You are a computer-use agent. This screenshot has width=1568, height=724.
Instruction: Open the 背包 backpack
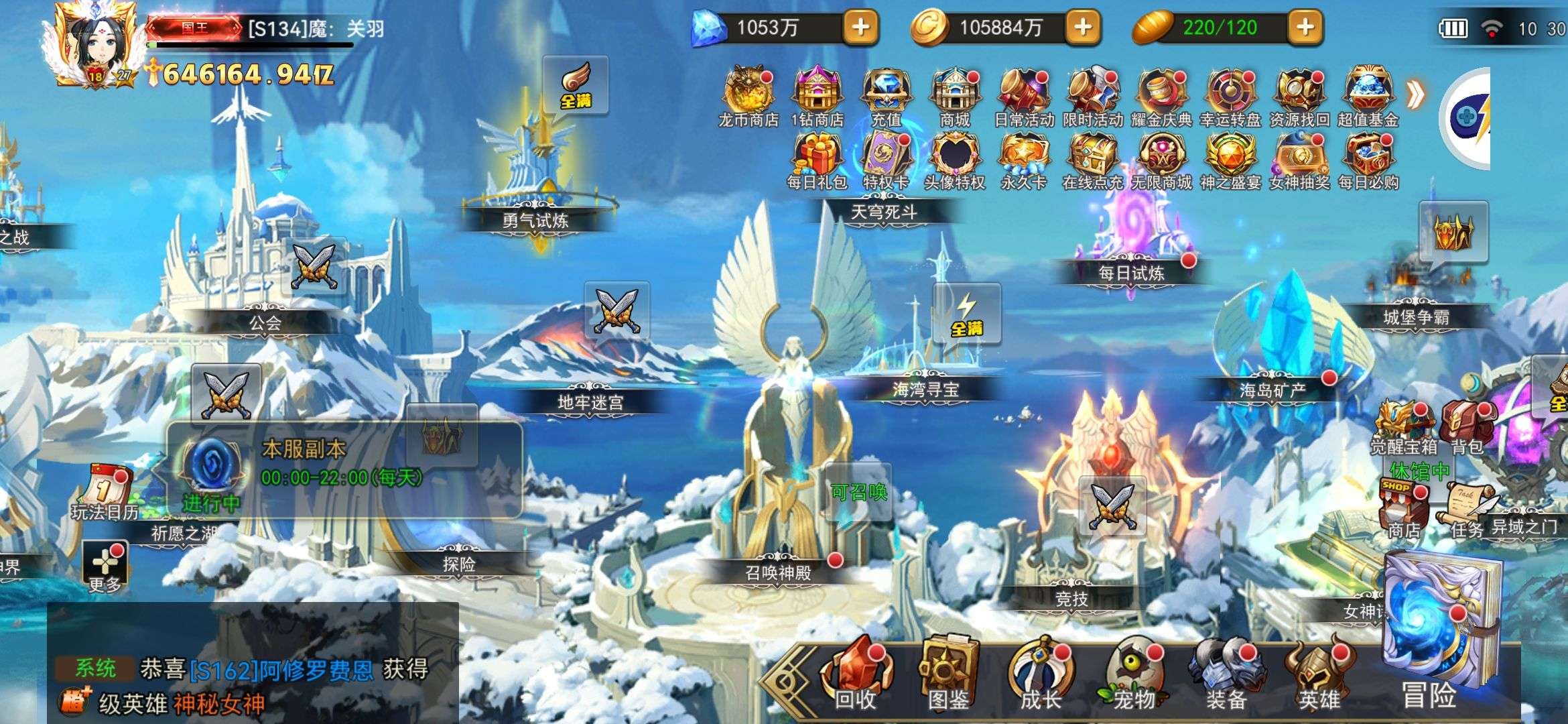(1467, 427)
